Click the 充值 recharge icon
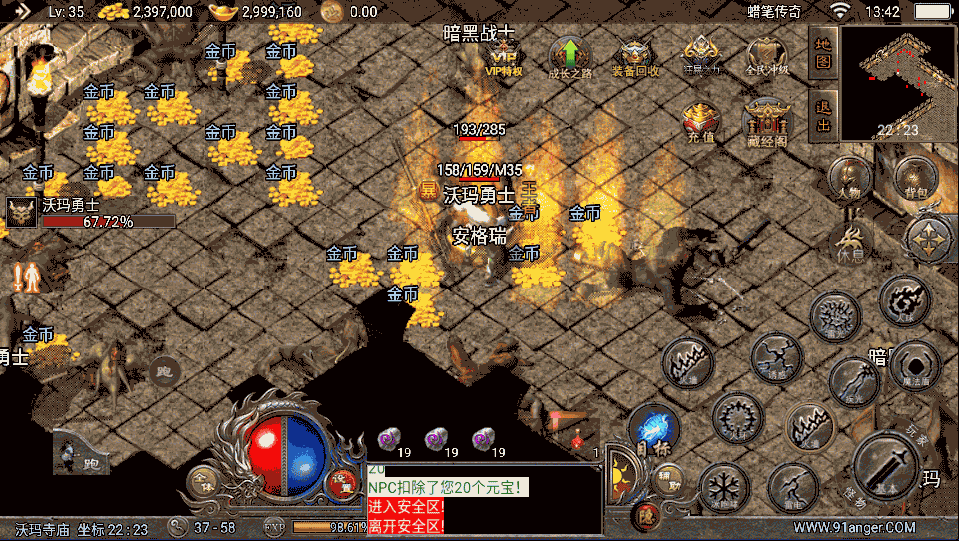The height and width of the screenshot is (541, 959). (x=701, y=122)
